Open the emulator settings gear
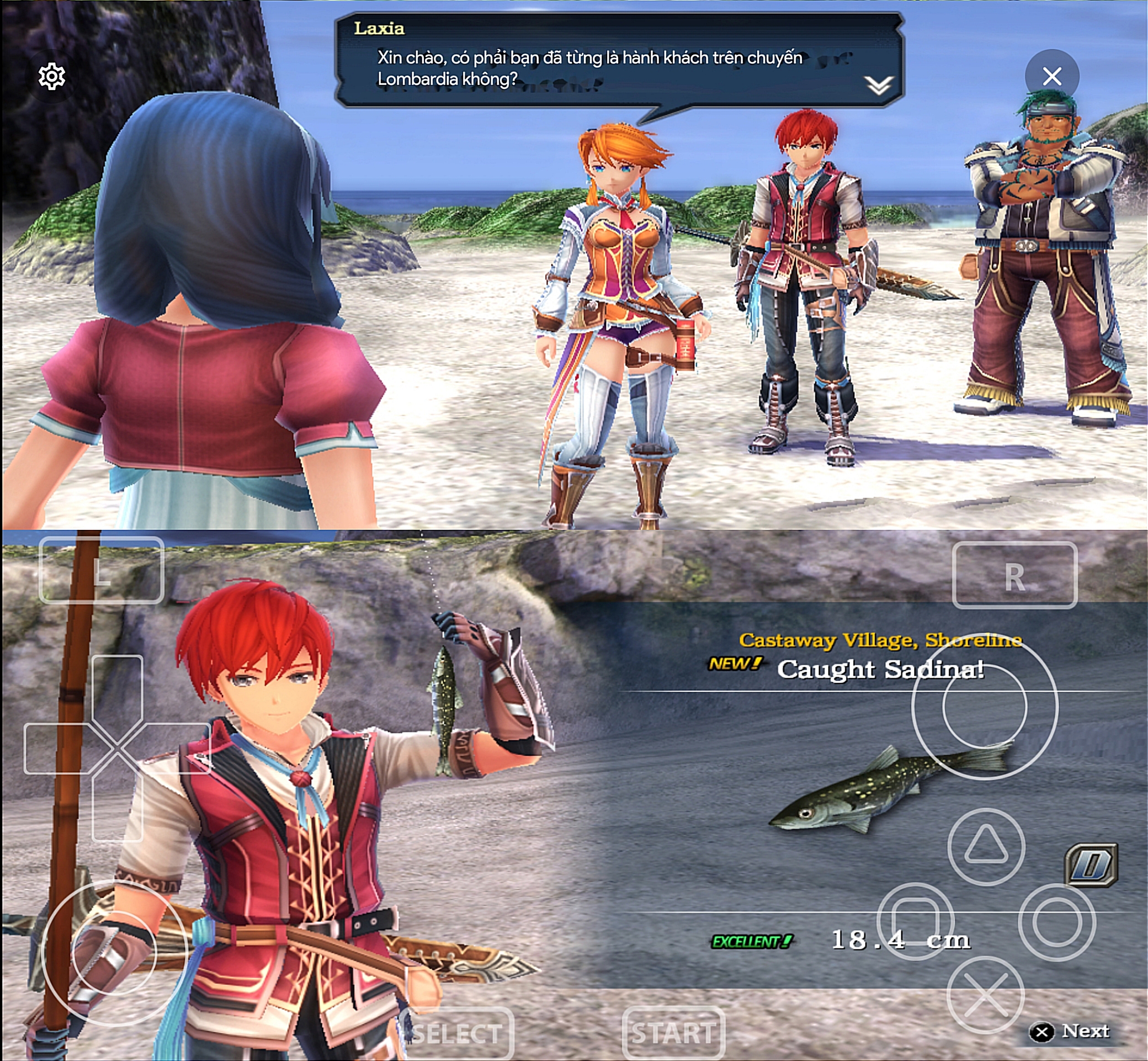 click(52, 77)
